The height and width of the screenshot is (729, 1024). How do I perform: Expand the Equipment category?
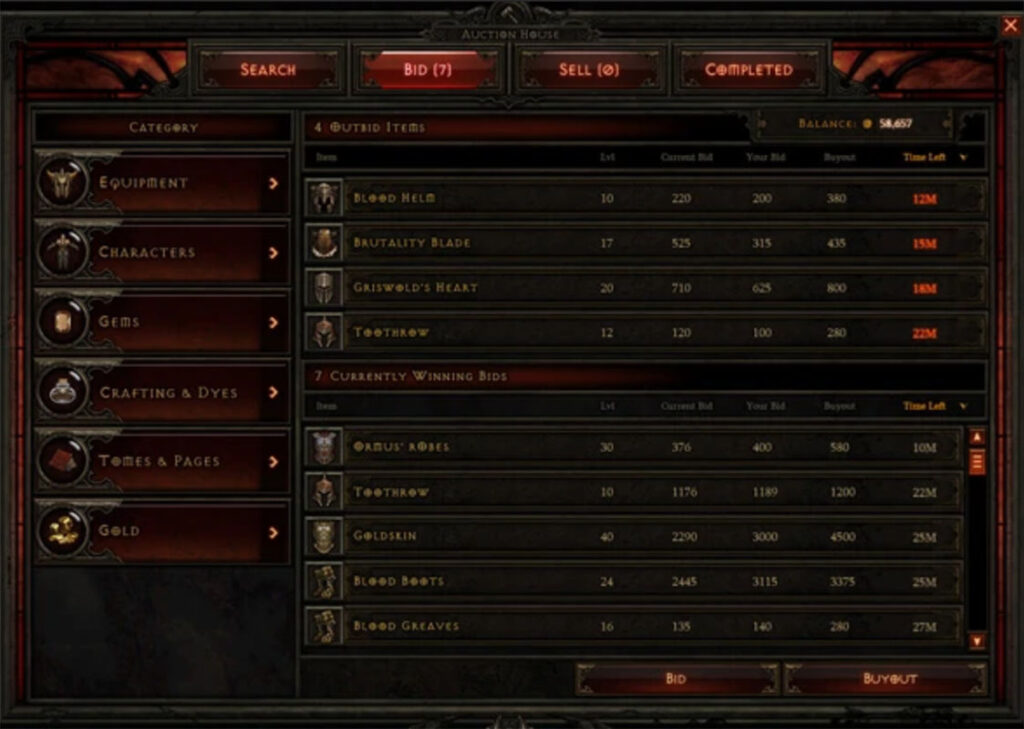point(162,183)
